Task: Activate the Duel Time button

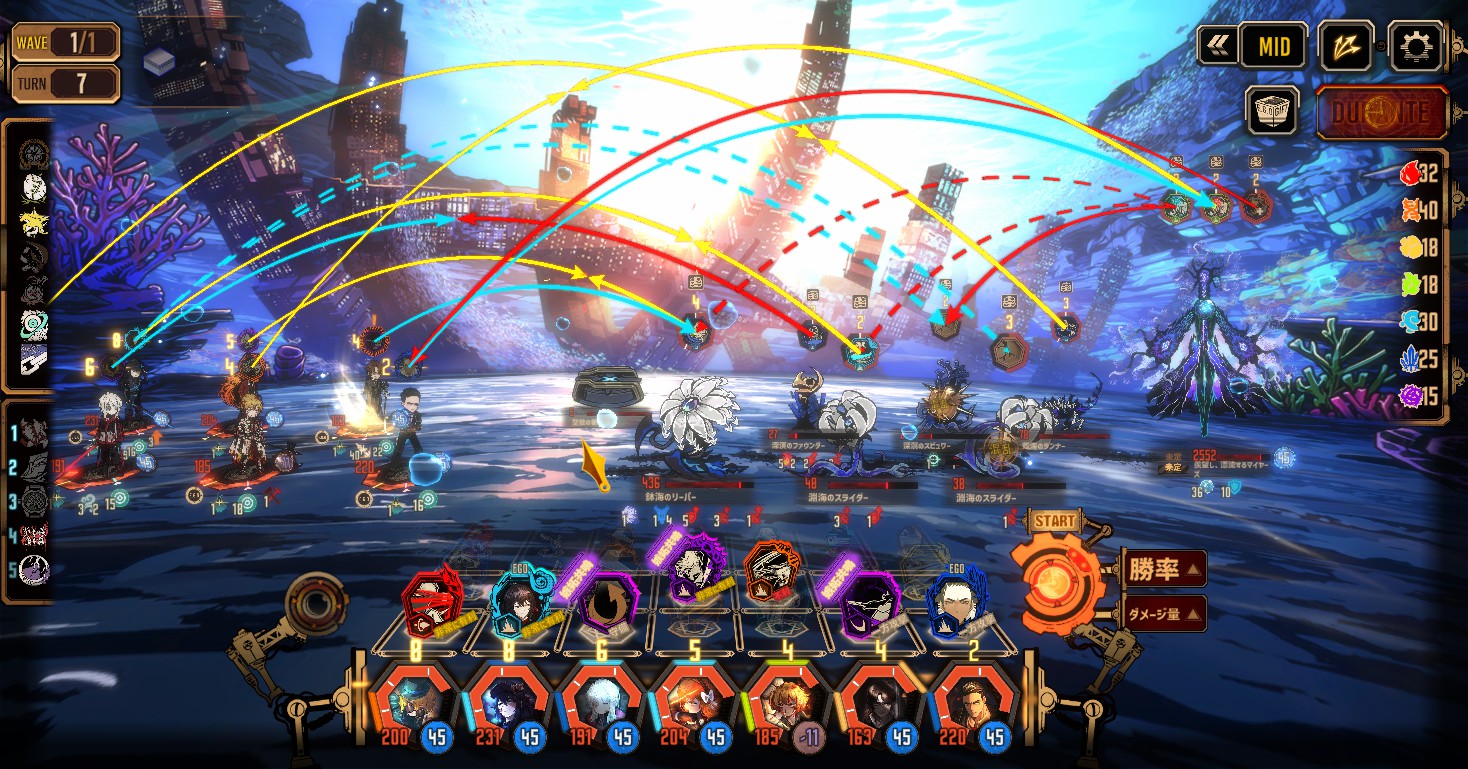Action: click(1382, 111)
